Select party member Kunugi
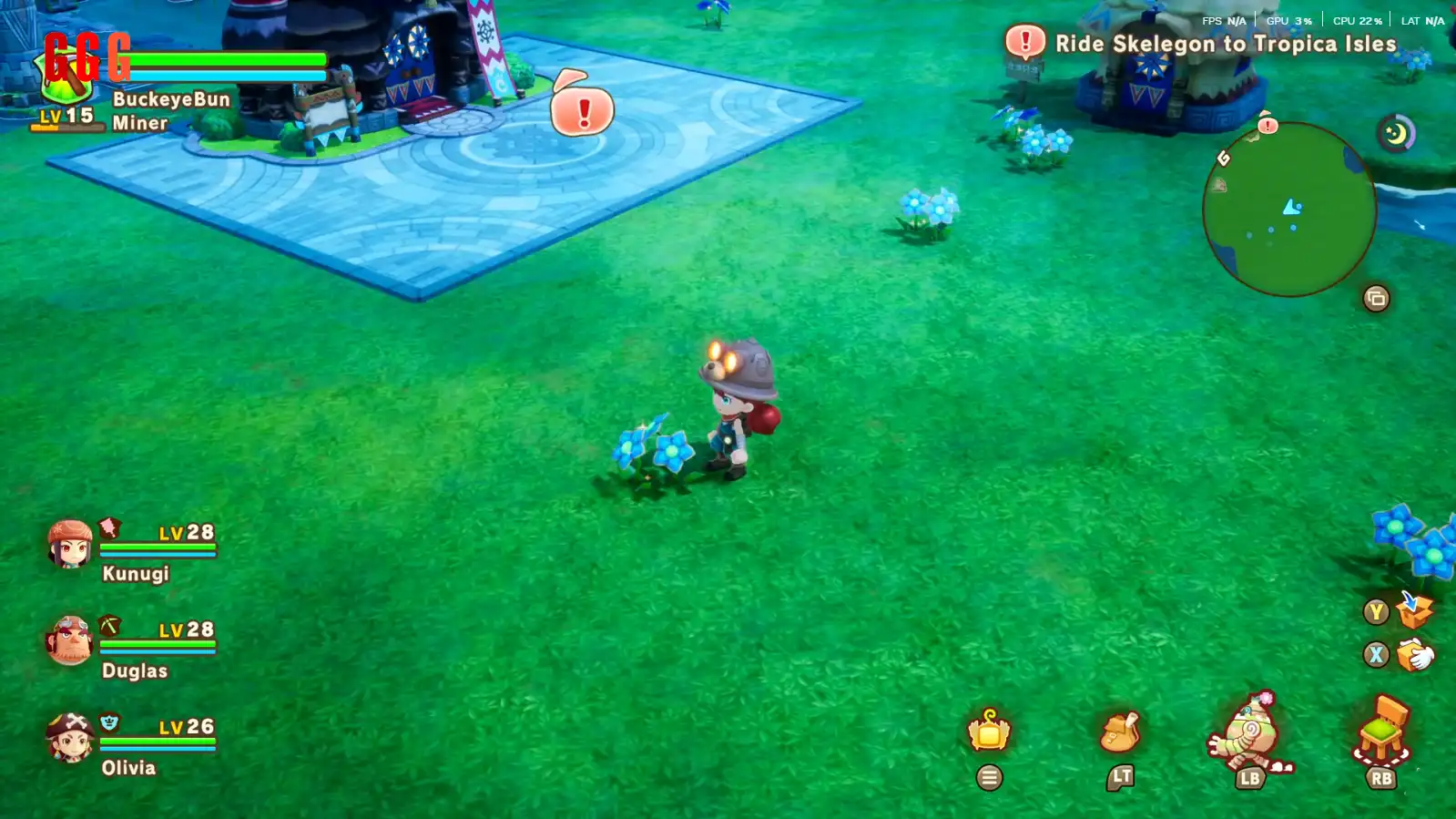Viewport: 1456px width, 819px height. (71, 545)
